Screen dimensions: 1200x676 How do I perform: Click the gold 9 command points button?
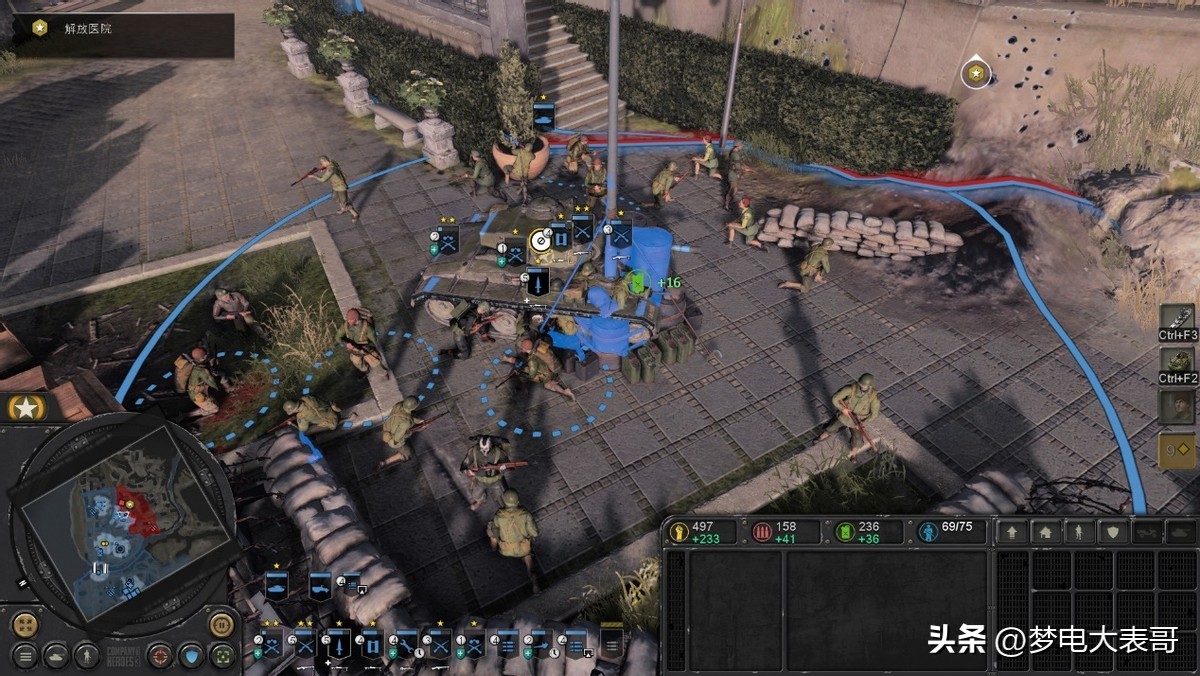[x=1178, y=451]
